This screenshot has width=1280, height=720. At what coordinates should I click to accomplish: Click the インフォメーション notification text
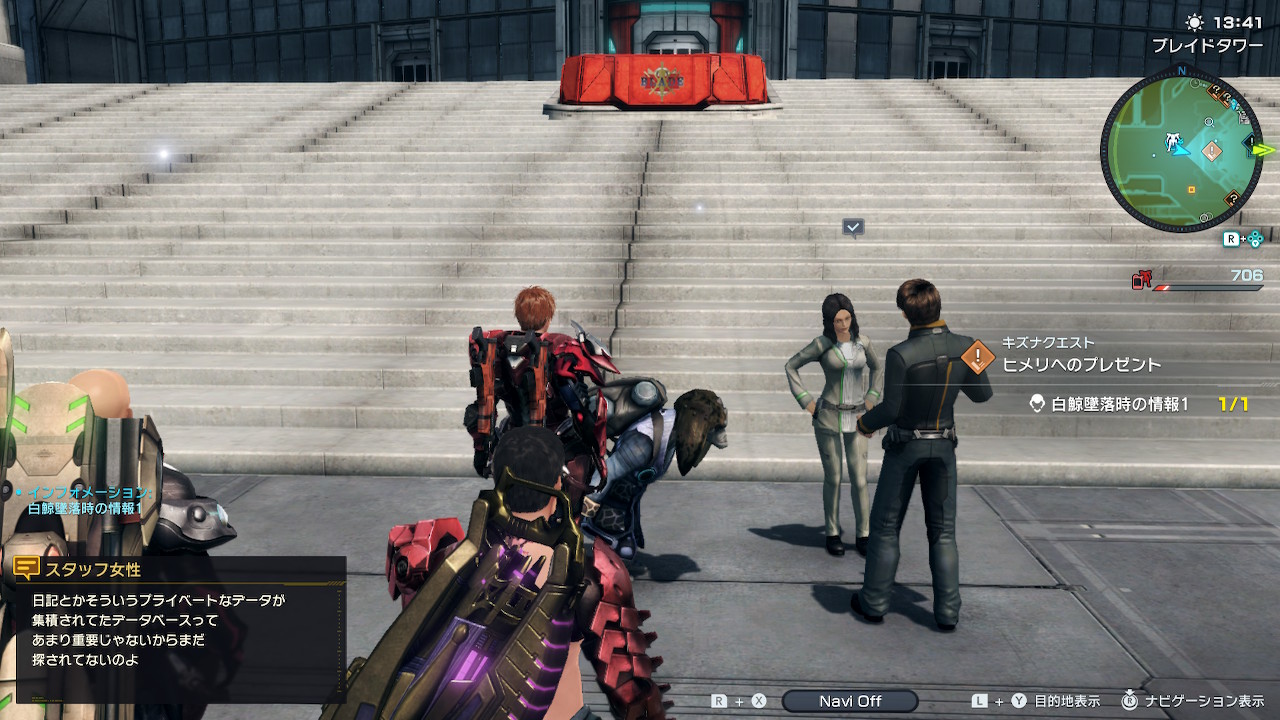(x=87, y=500)
